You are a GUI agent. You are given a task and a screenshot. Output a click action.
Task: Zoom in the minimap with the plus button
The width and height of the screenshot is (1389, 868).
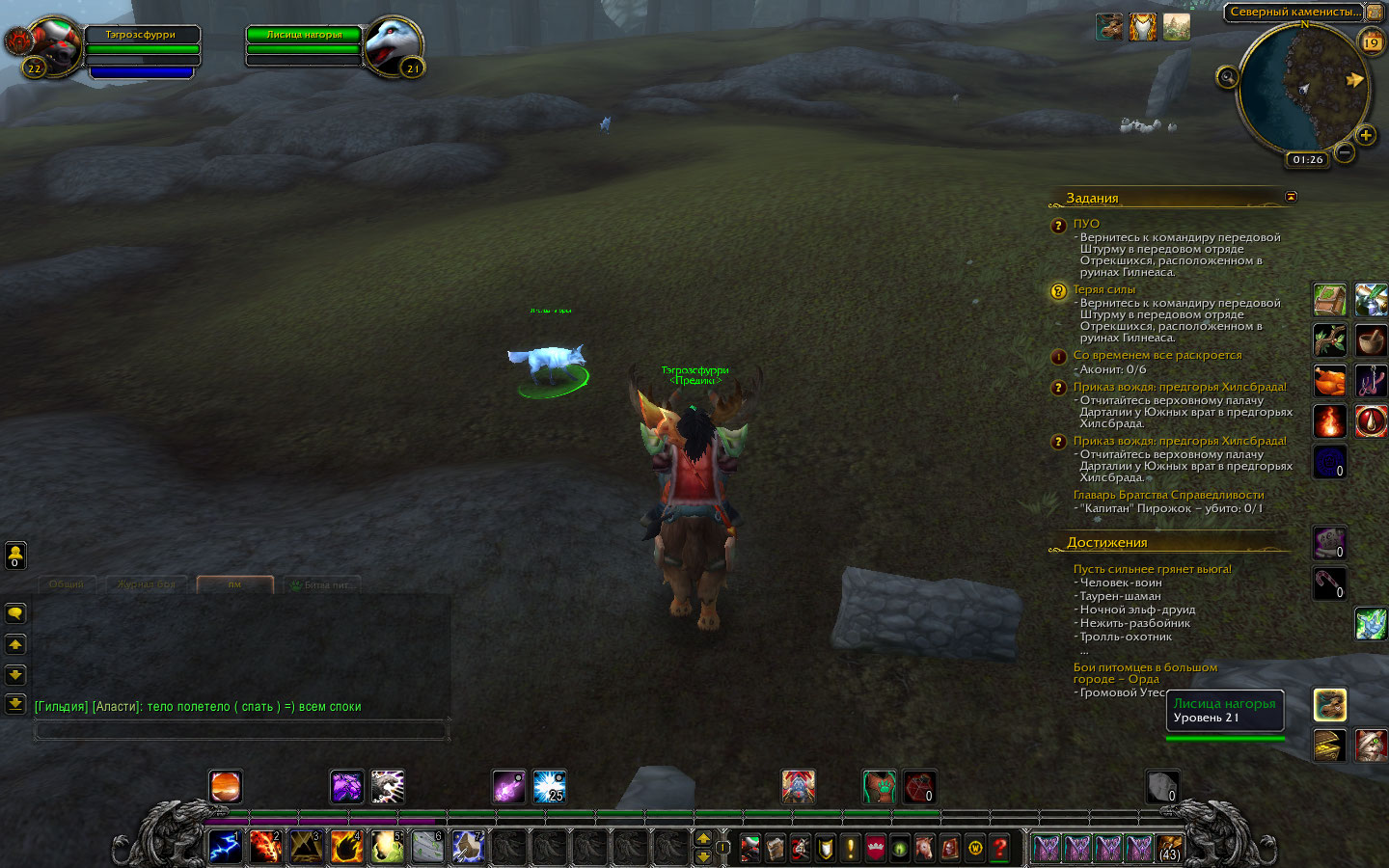(x=1365, y=135)
